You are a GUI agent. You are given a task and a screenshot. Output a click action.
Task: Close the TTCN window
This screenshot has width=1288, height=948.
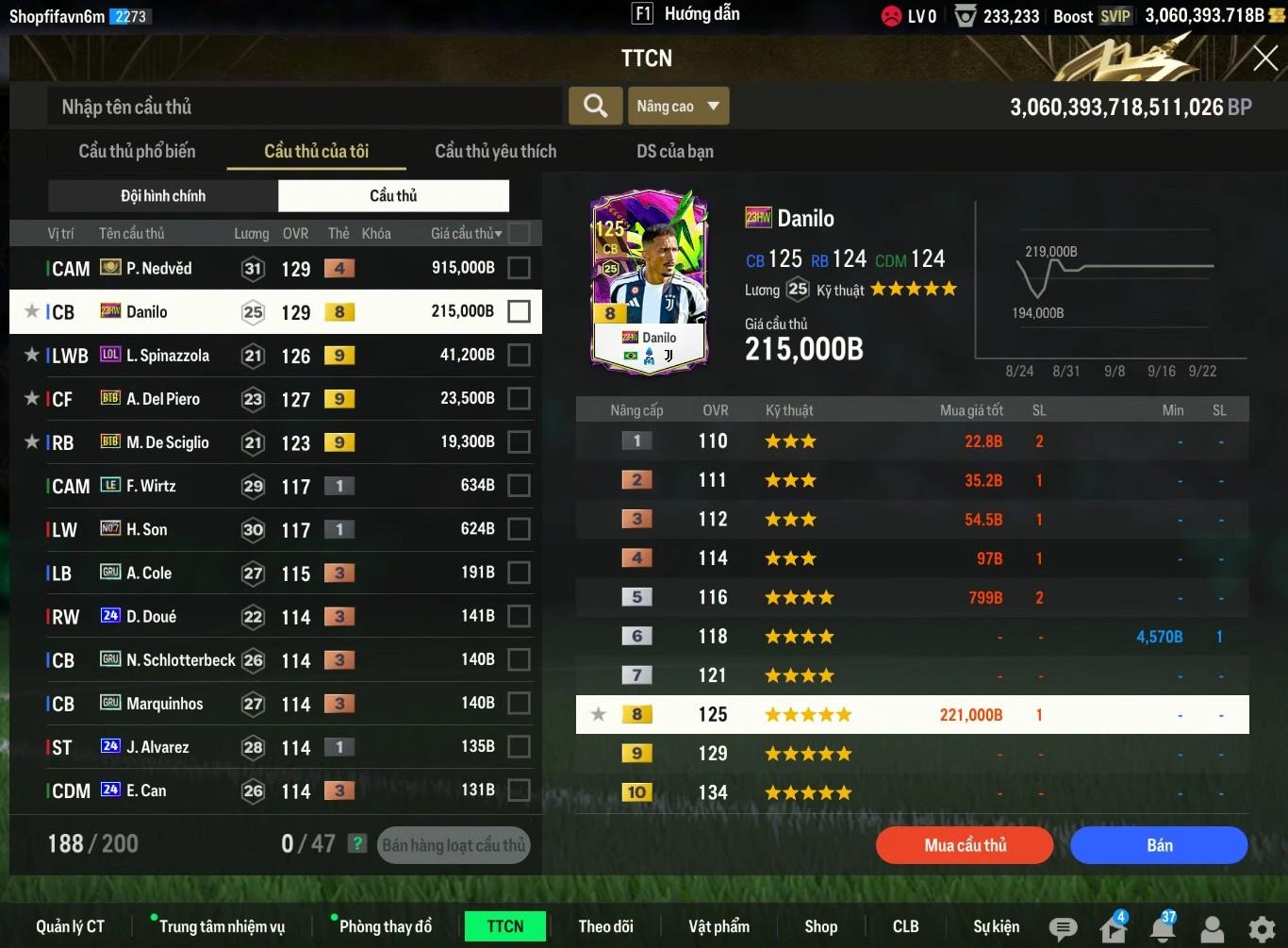click(1264, 58)
